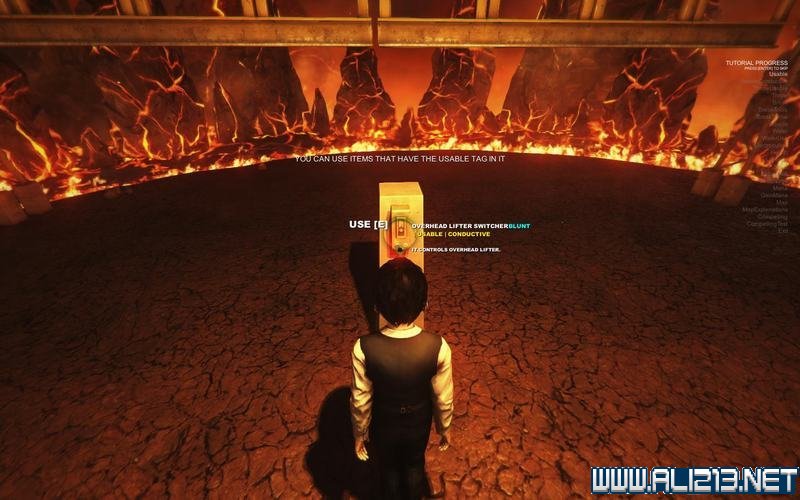The height and width of the screenshot is (500, 800).
Task: Choose the Database tutorial step
Action: pos(772,108)
